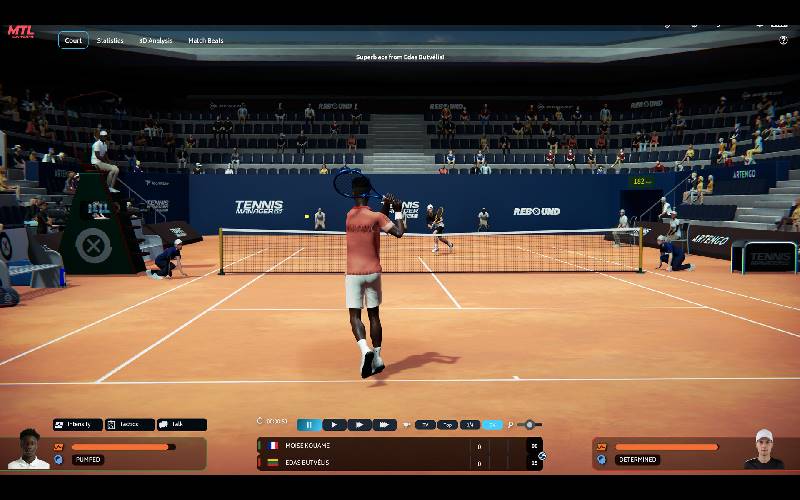This screenshot has height=500, width=800.
Task: Open the 3D Analysis tab
Action: 155,40
